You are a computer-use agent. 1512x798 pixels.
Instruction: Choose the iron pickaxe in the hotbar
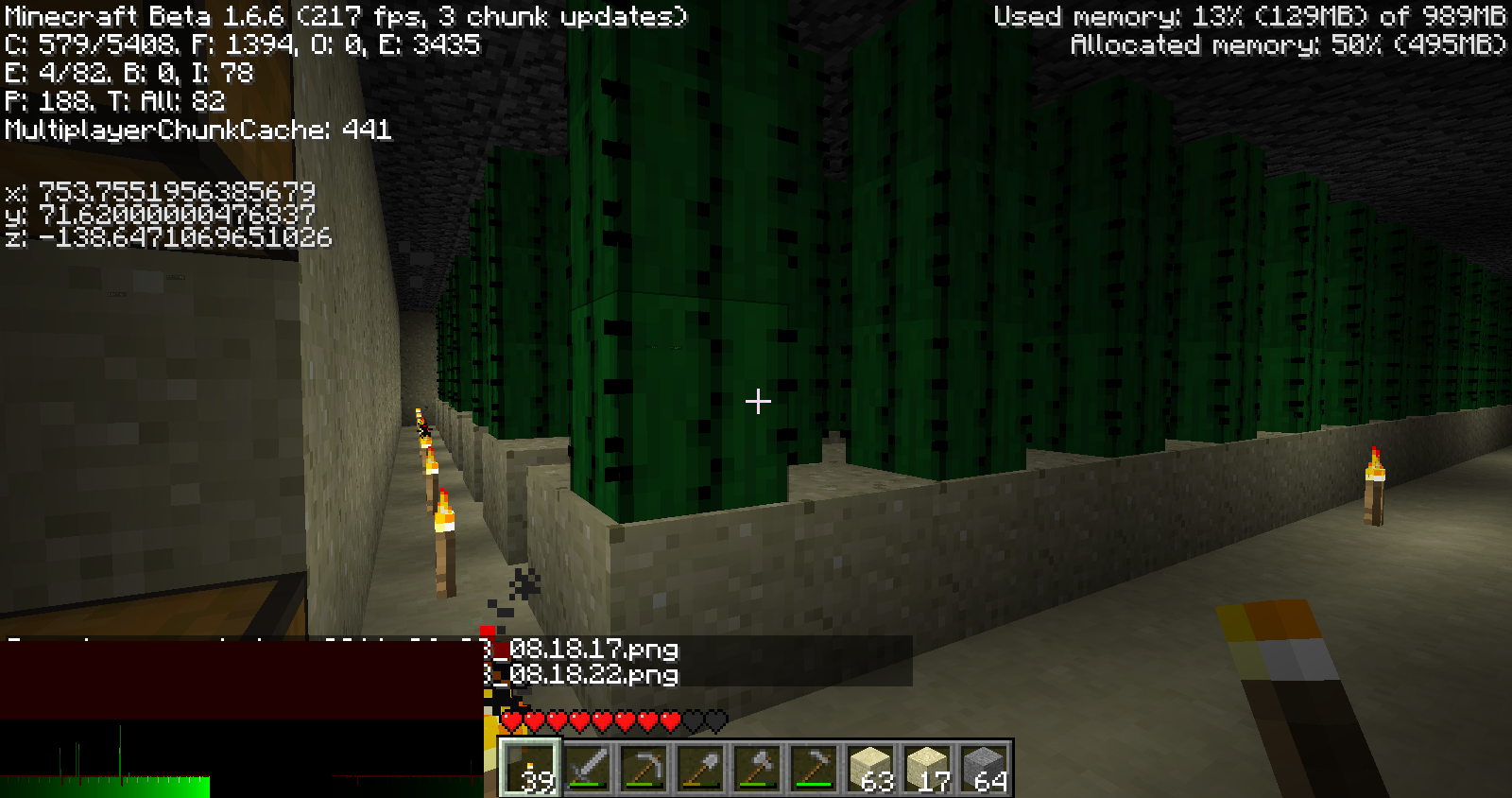(644, 768)
